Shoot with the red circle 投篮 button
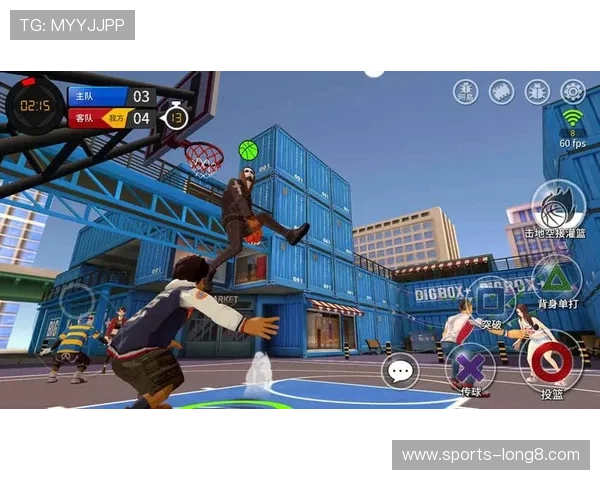This screenshot has width=600, height=480. click(x=551, y=362)
